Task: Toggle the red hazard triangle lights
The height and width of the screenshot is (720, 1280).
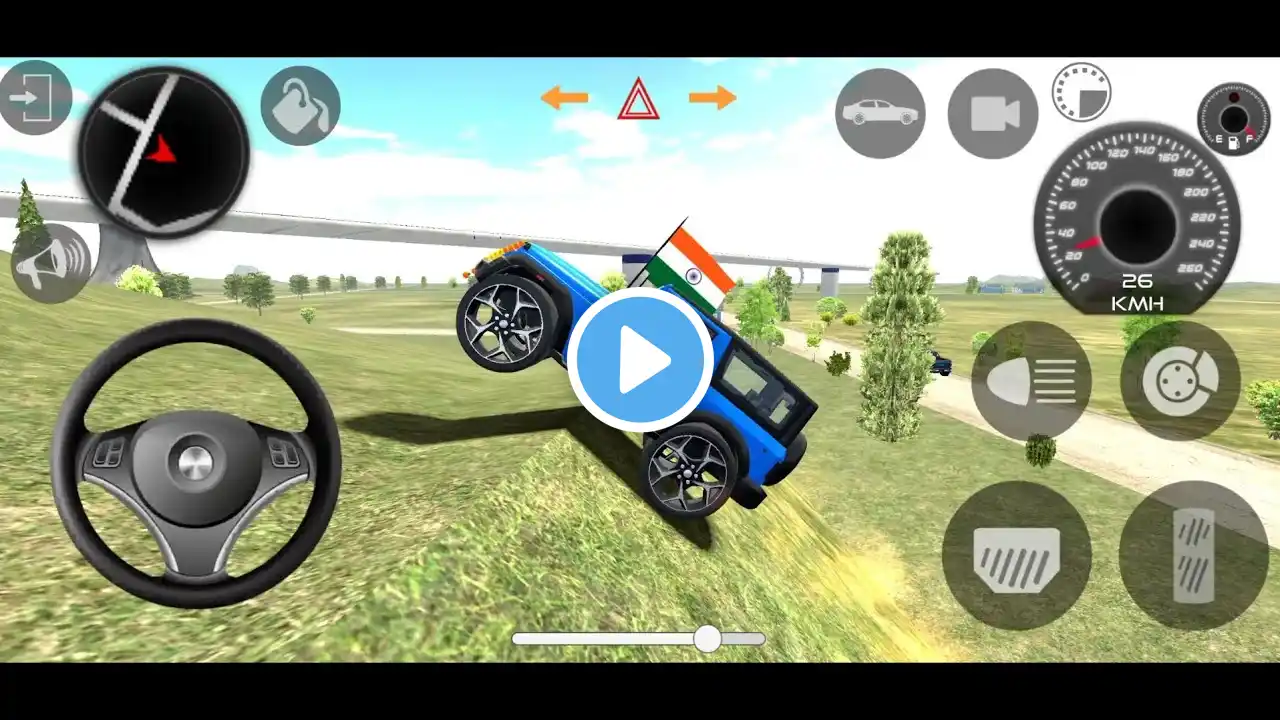Action: coord(638,99)
